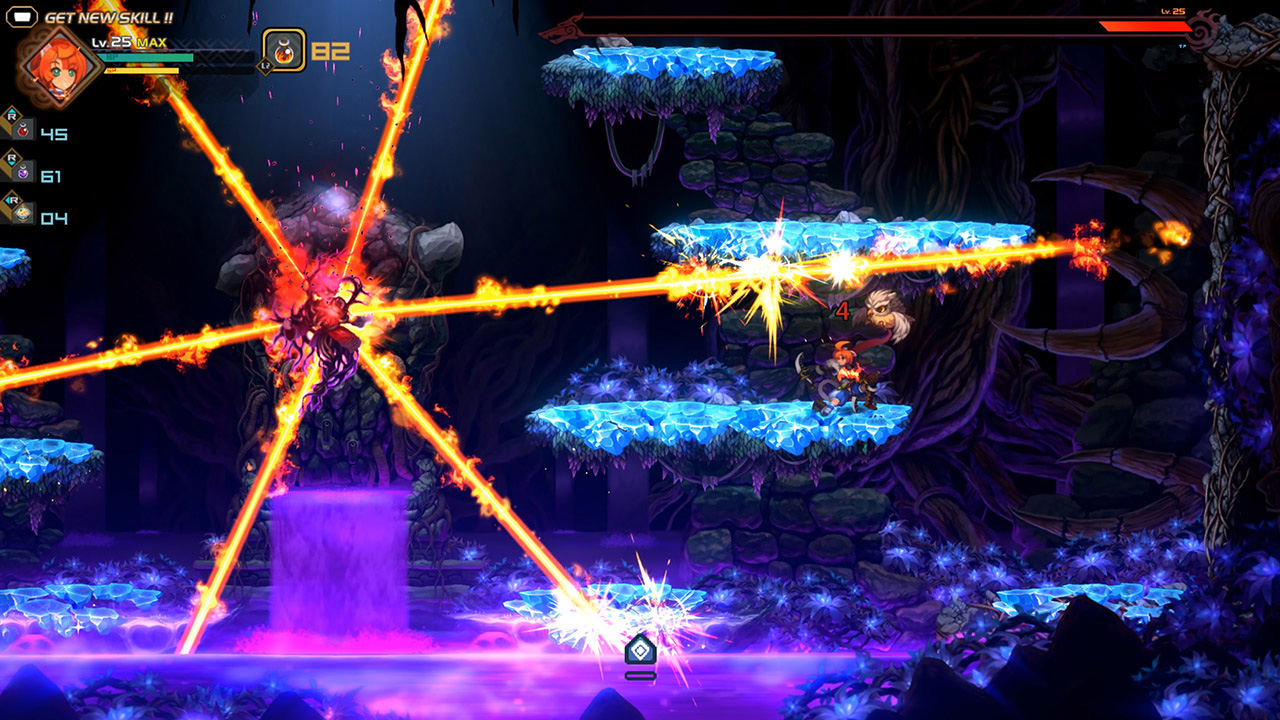Open the GET NEW SKILL notification banner
1280x720 pixels.
tap(109, 18)
